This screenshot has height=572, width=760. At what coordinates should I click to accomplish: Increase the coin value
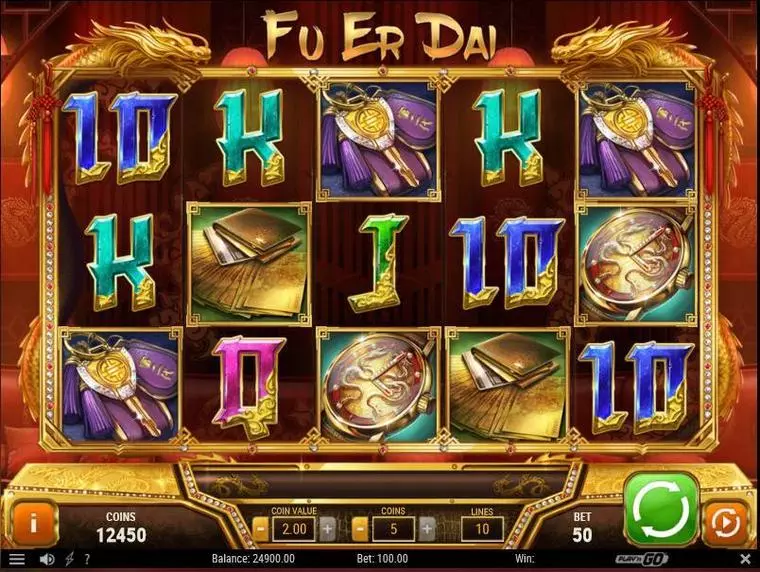click(327, 527)
